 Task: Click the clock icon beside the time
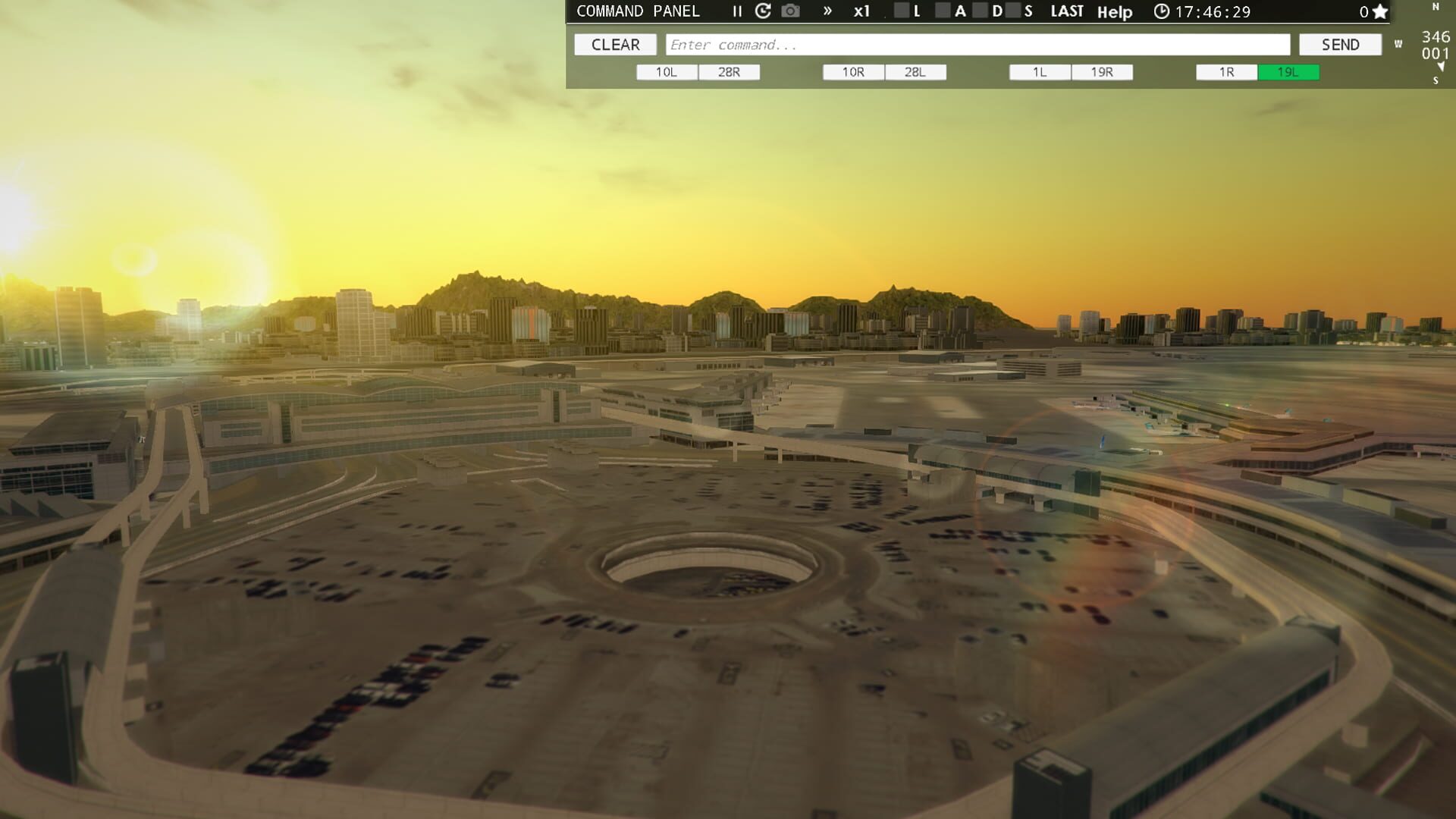coord(1161,12)
